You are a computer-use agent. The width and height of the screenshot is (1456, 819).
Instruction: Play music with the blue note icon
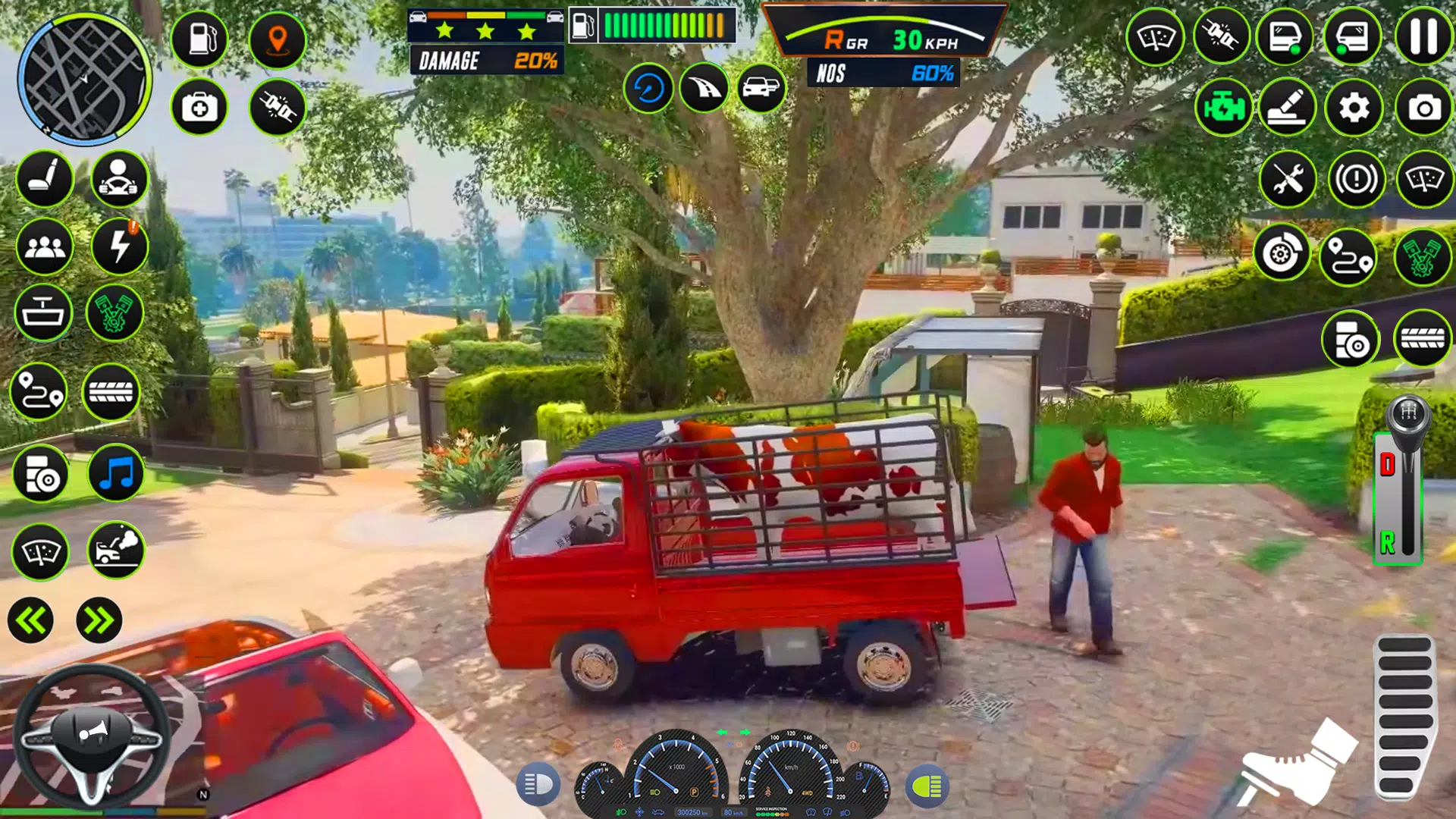(116, 474)
